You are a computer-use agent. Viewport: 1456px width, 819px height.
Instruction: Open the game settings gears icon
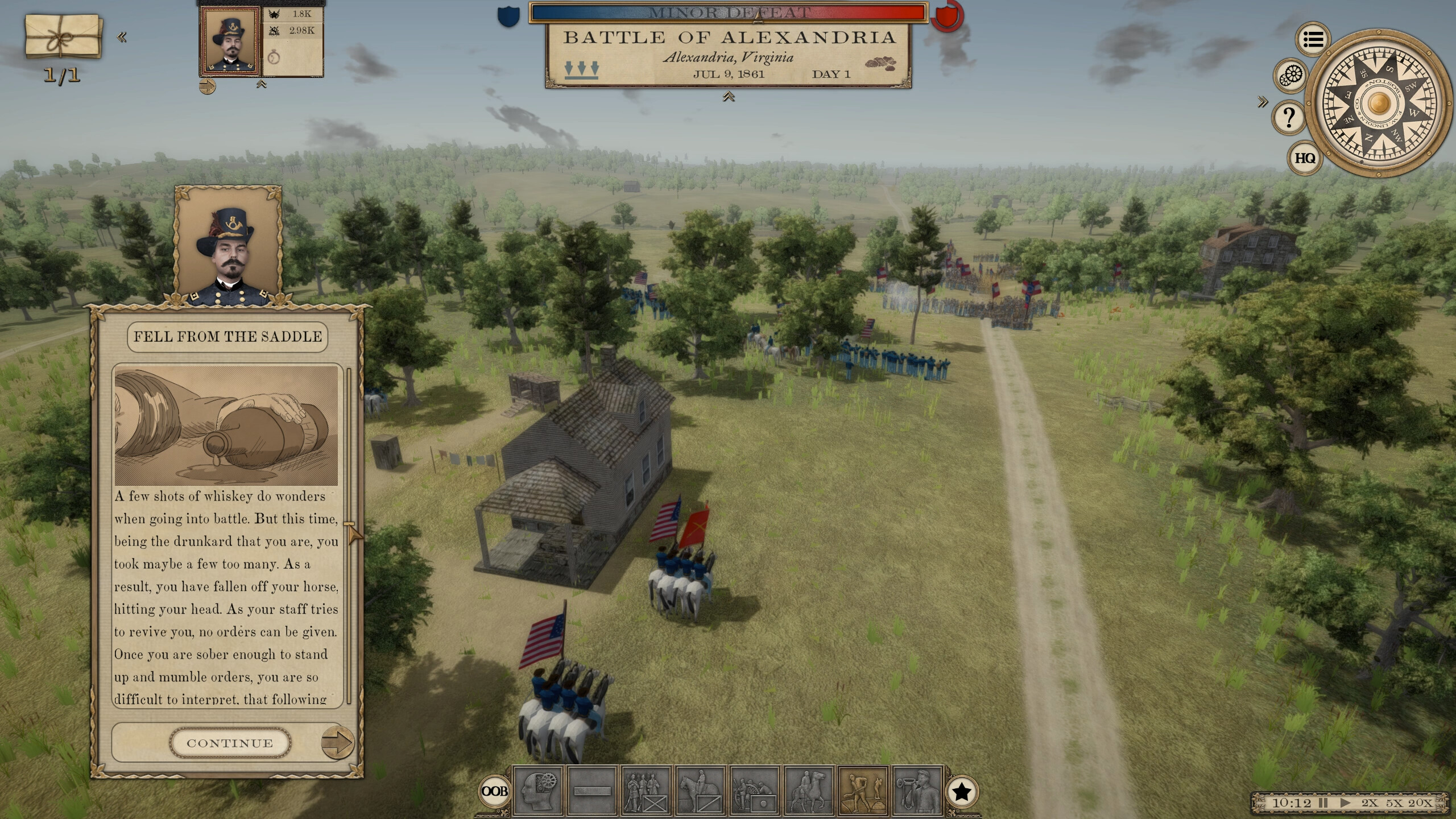click(x=1290, y=76)
